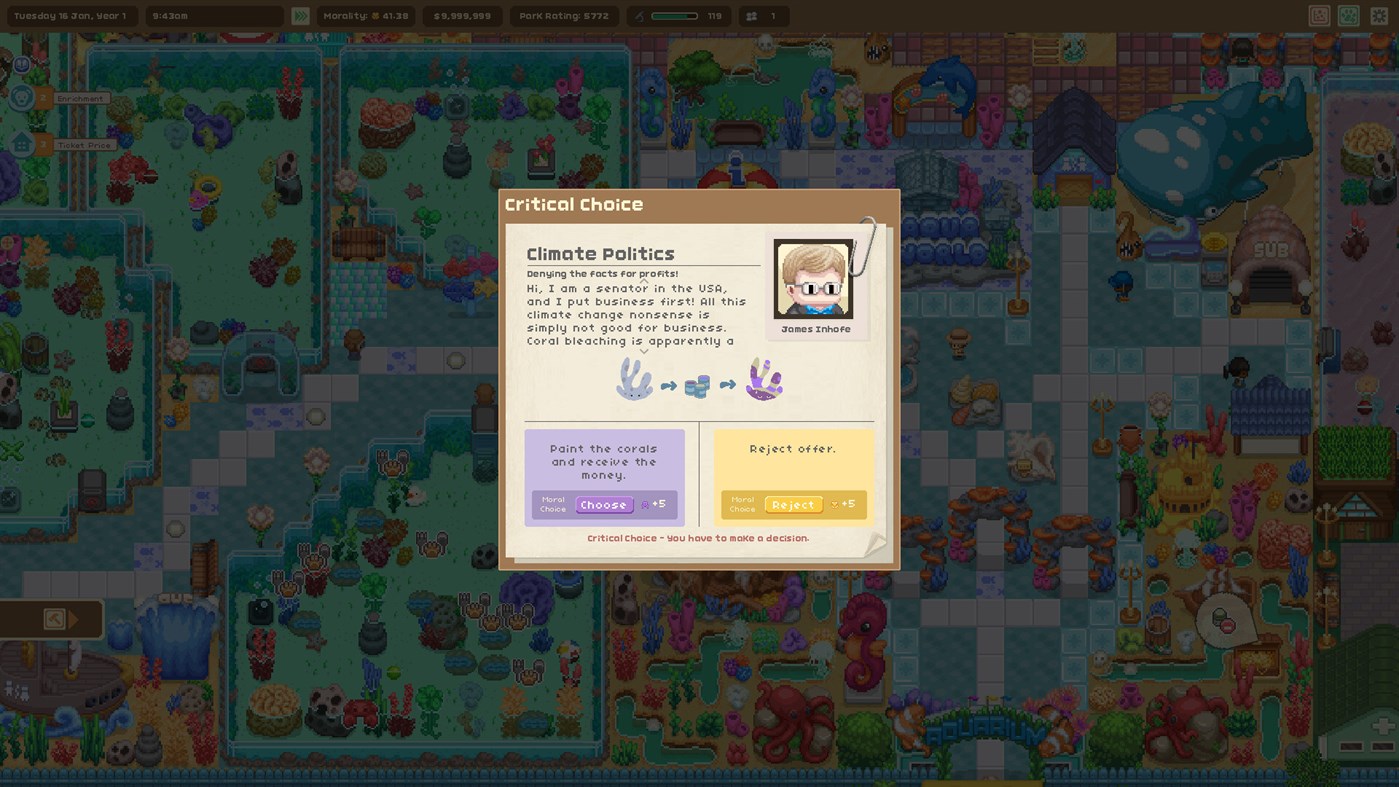Open the camera screenshot icon top right
This screenshot has width=1399, height=787.
[1317, 15]
